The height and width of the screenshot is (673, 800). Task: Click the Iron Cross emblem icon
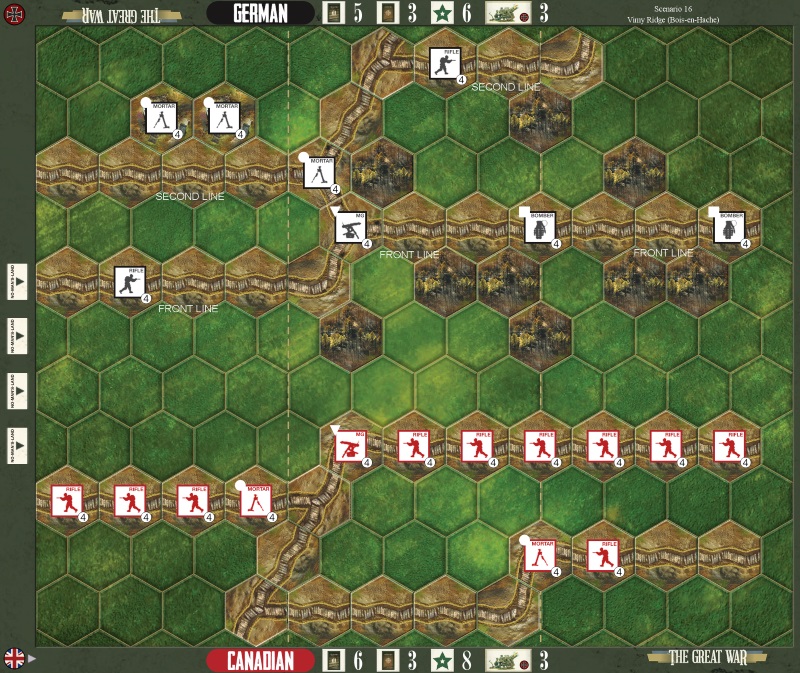(16, 14)
